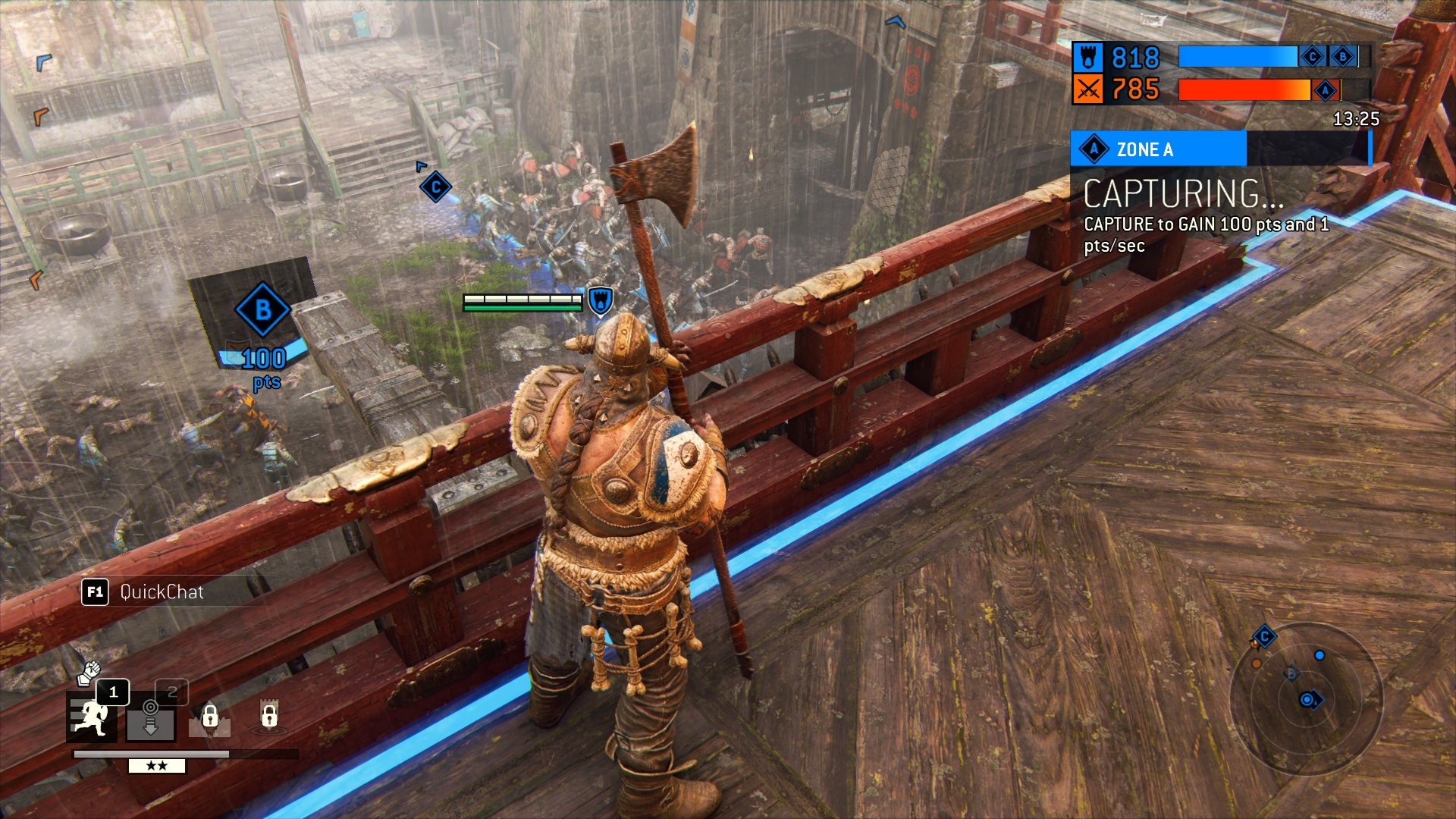This screenshot has height=819, width=1456.
Task: Click the C zone marker on the minimap
Action: [x=1264, y=637]
